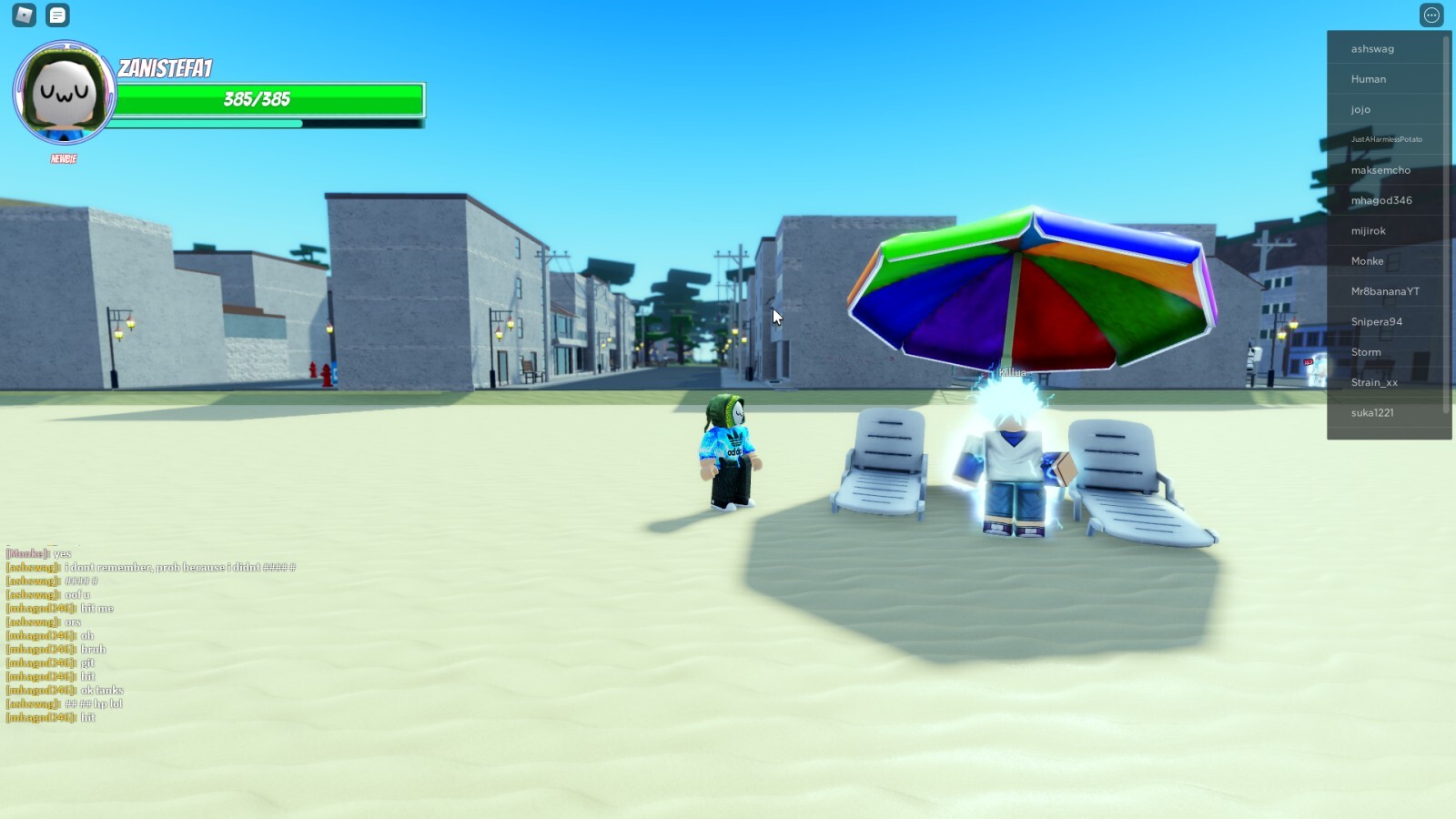
Task: Select Monke from the player list
Action: [1368, 261]
